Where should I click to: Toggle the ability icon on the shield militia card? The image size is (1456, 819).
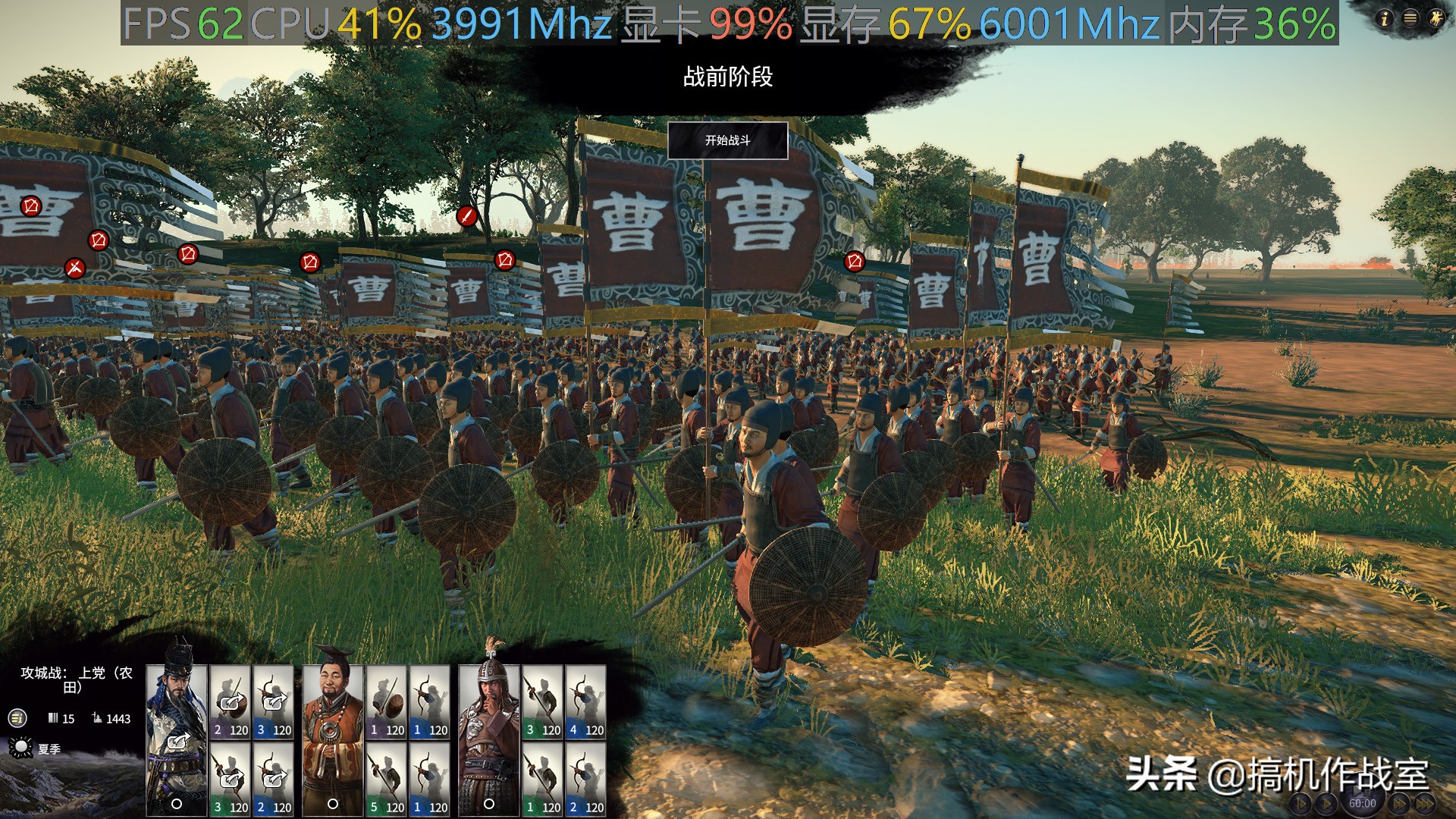pyautogui.click(x=230, y=702)
